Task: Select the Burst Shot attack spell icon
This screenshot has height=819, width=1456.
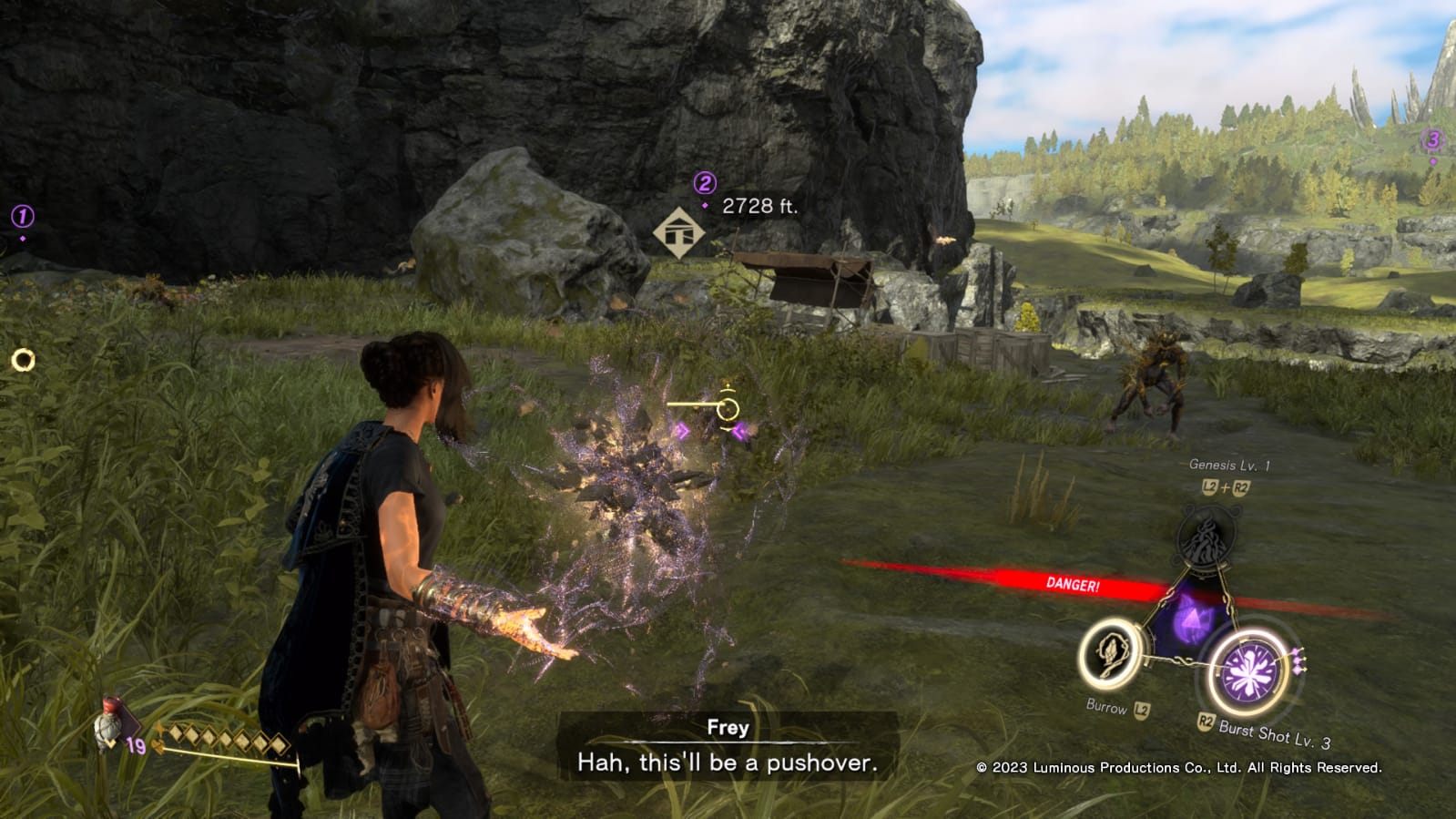Action: [1251, 674]
